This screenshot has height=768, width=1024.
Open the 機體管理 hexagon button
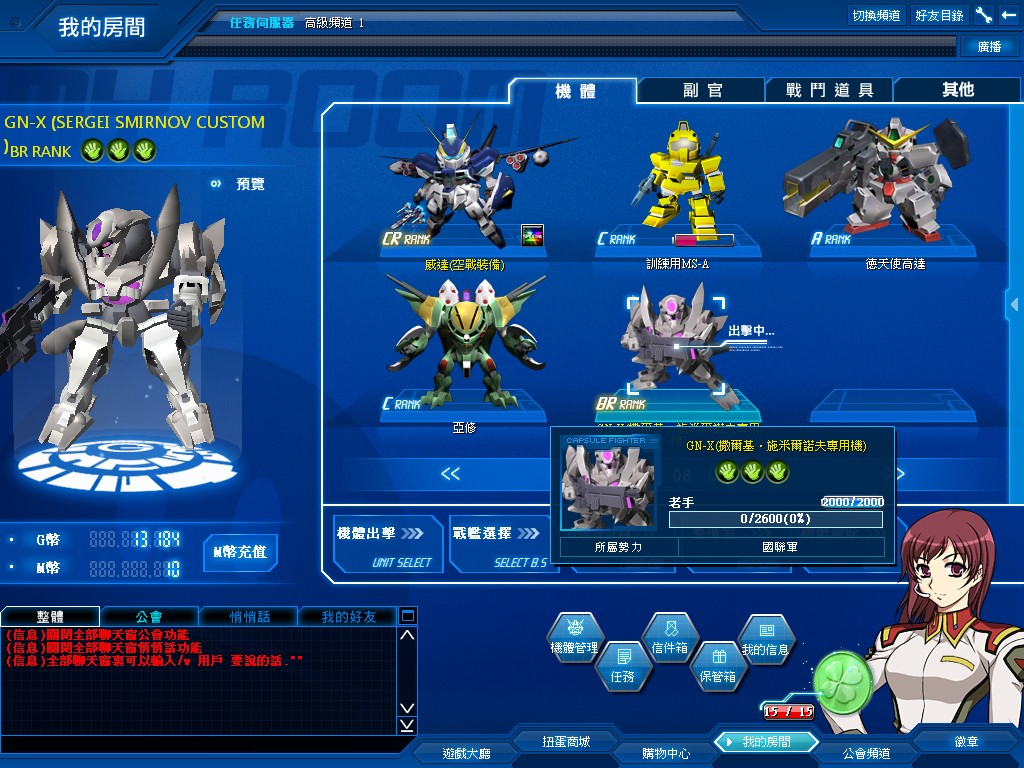click(574, 638)
